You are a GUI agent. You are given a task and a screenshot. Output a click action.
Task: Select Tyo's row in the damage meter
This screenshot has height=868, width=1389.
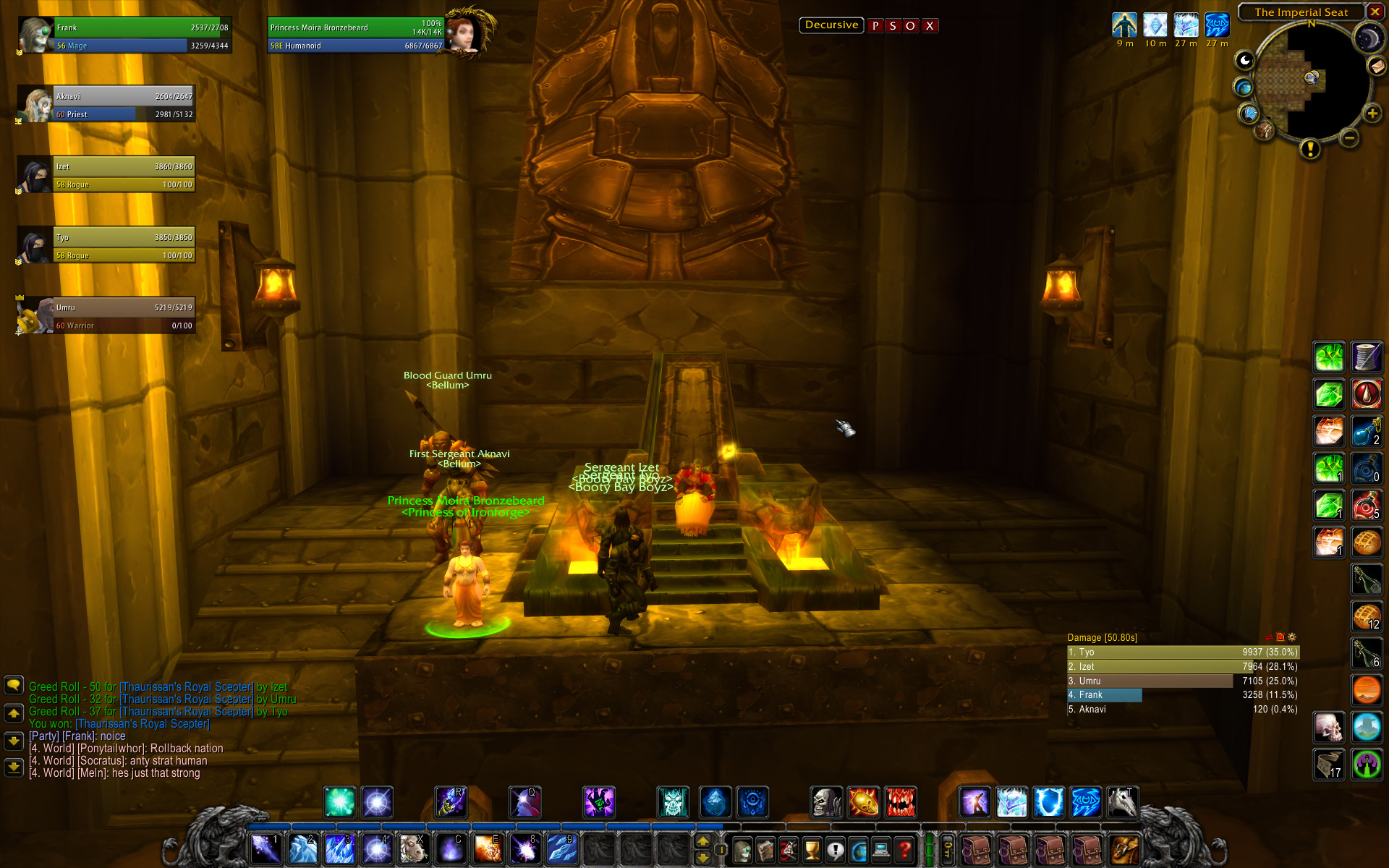pos(1183,652)
